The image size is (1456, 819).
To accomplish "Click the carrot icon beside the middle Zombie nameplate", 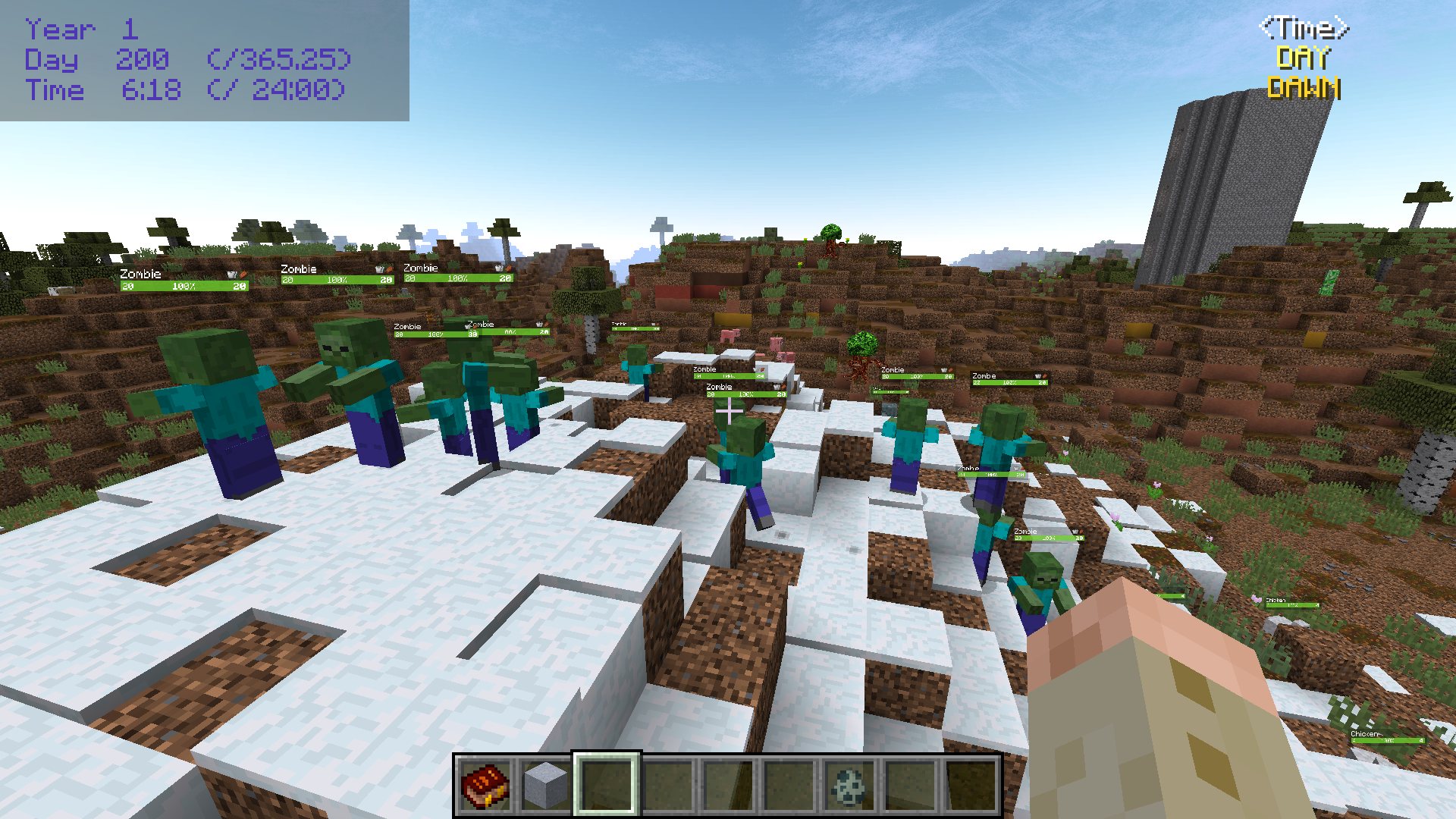I will pos(388,271).
